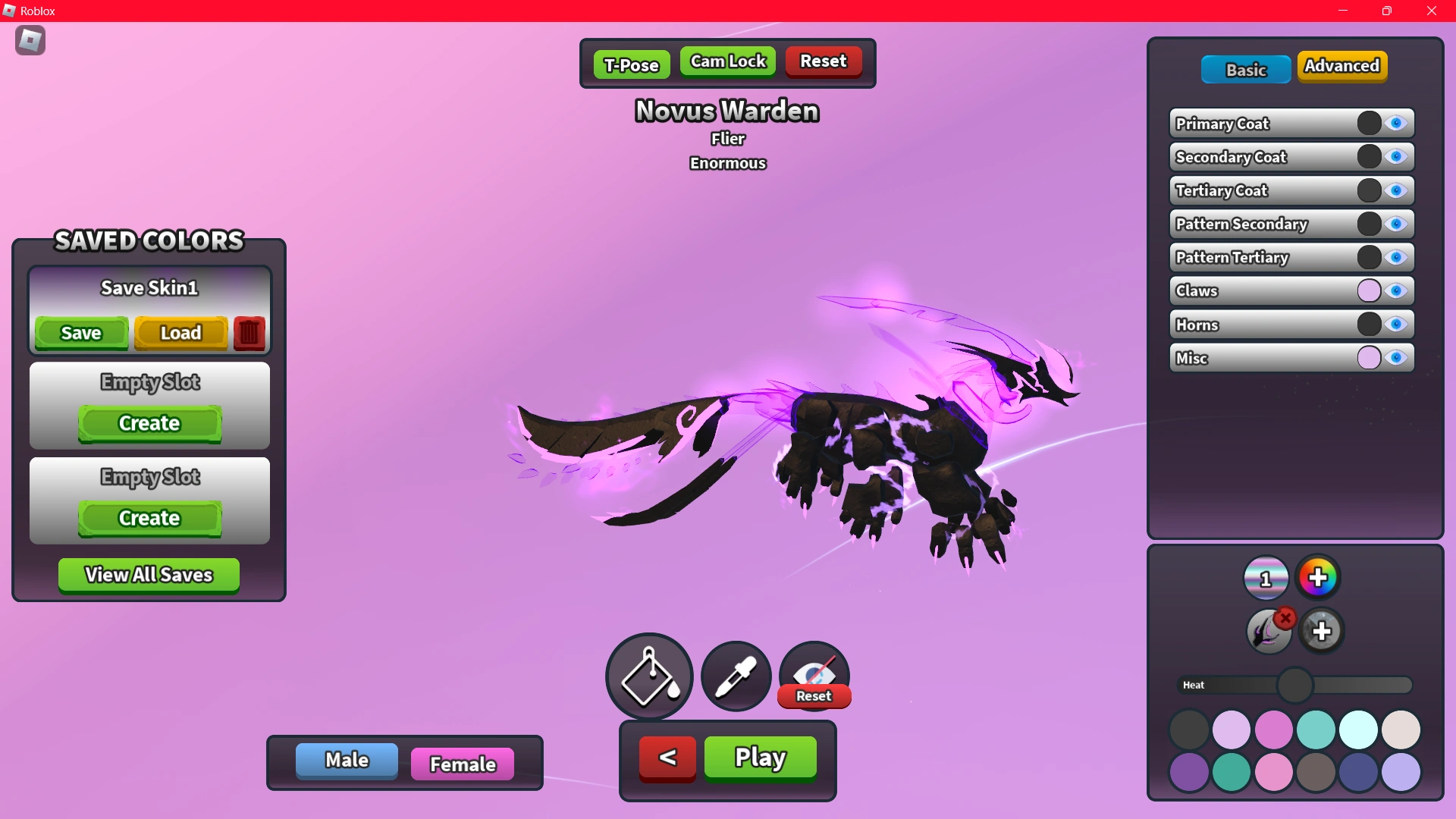Delete Skin1 using the trash icon
The image size is (1456, 819).
(x=249, y=333)
